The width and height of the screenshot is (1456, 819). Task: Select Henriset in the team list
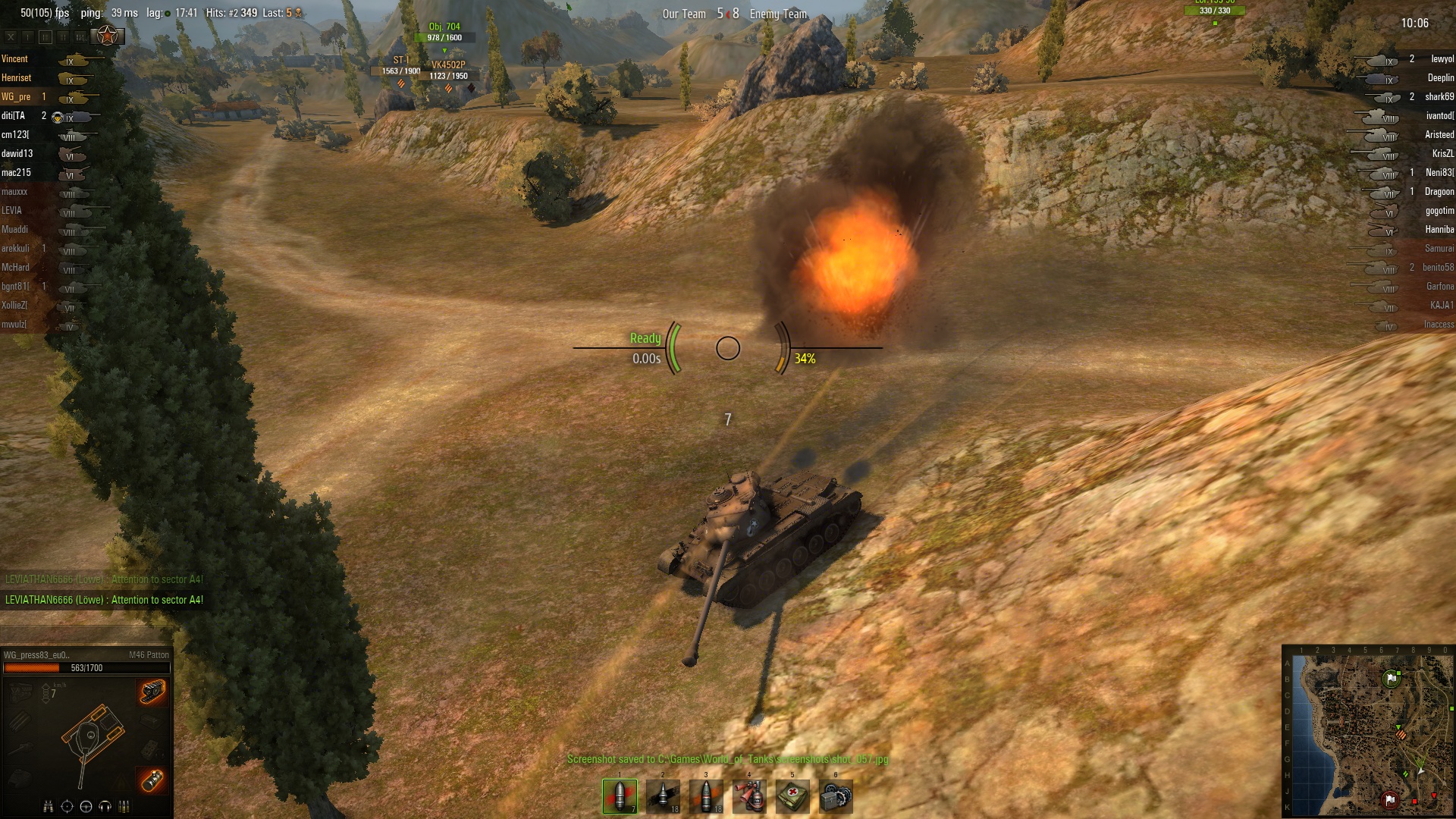[17, 78]
